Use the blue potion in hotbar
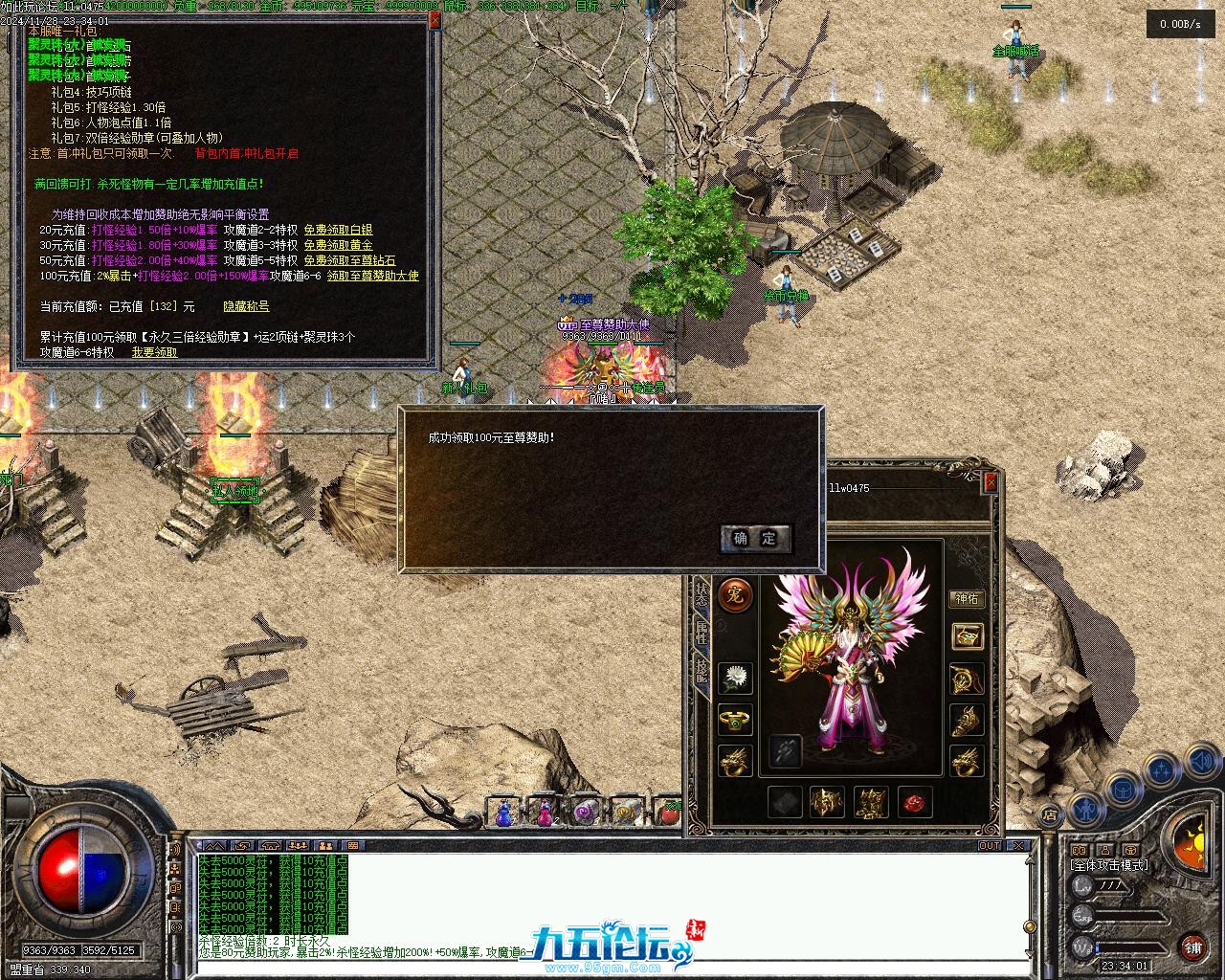Viewport: 1225px width, 980px height. pyautogui.click(x=503, y=813)
